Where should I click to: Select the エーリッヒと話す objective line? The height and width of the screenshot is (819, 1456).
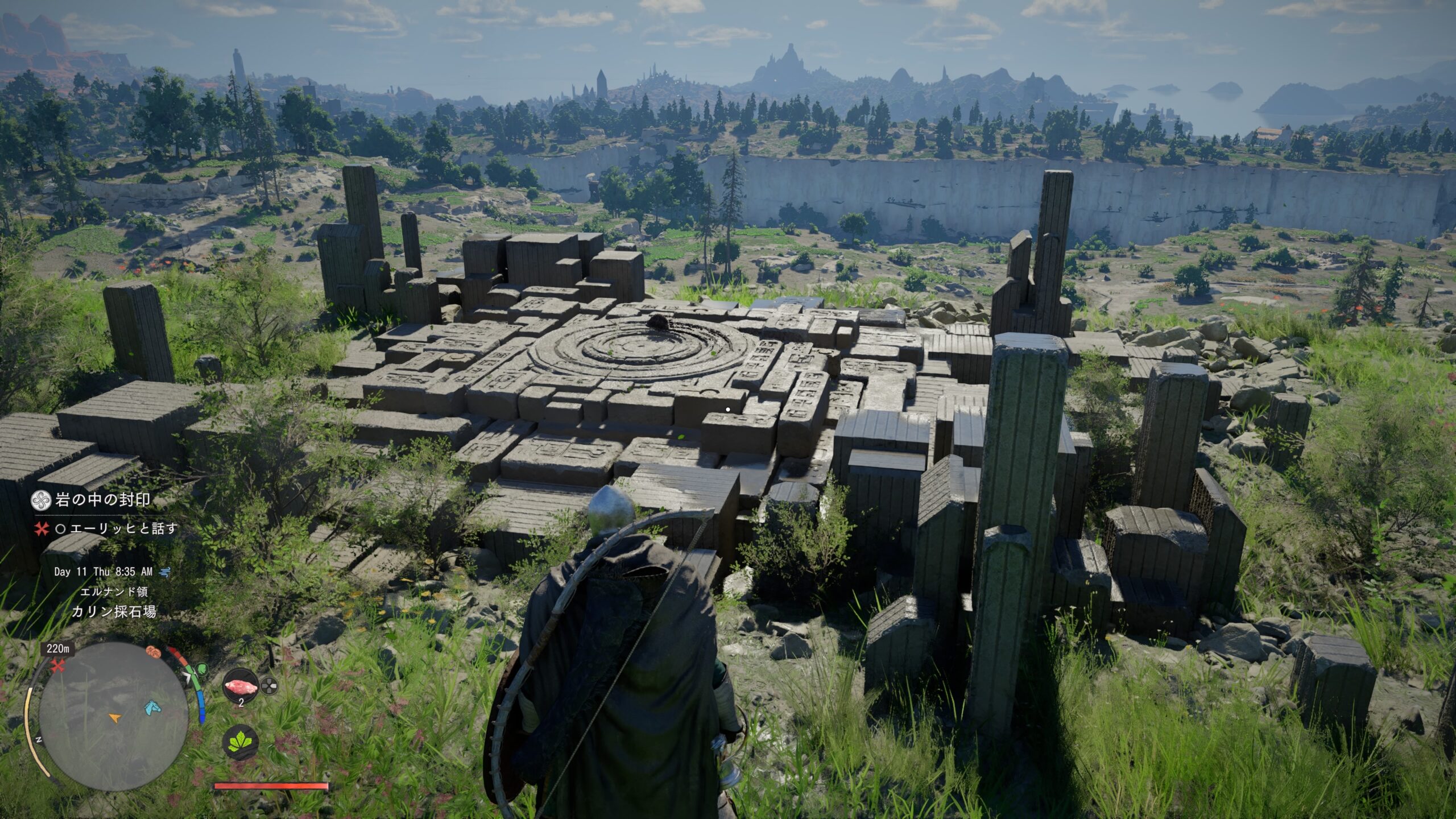(124, 529)
